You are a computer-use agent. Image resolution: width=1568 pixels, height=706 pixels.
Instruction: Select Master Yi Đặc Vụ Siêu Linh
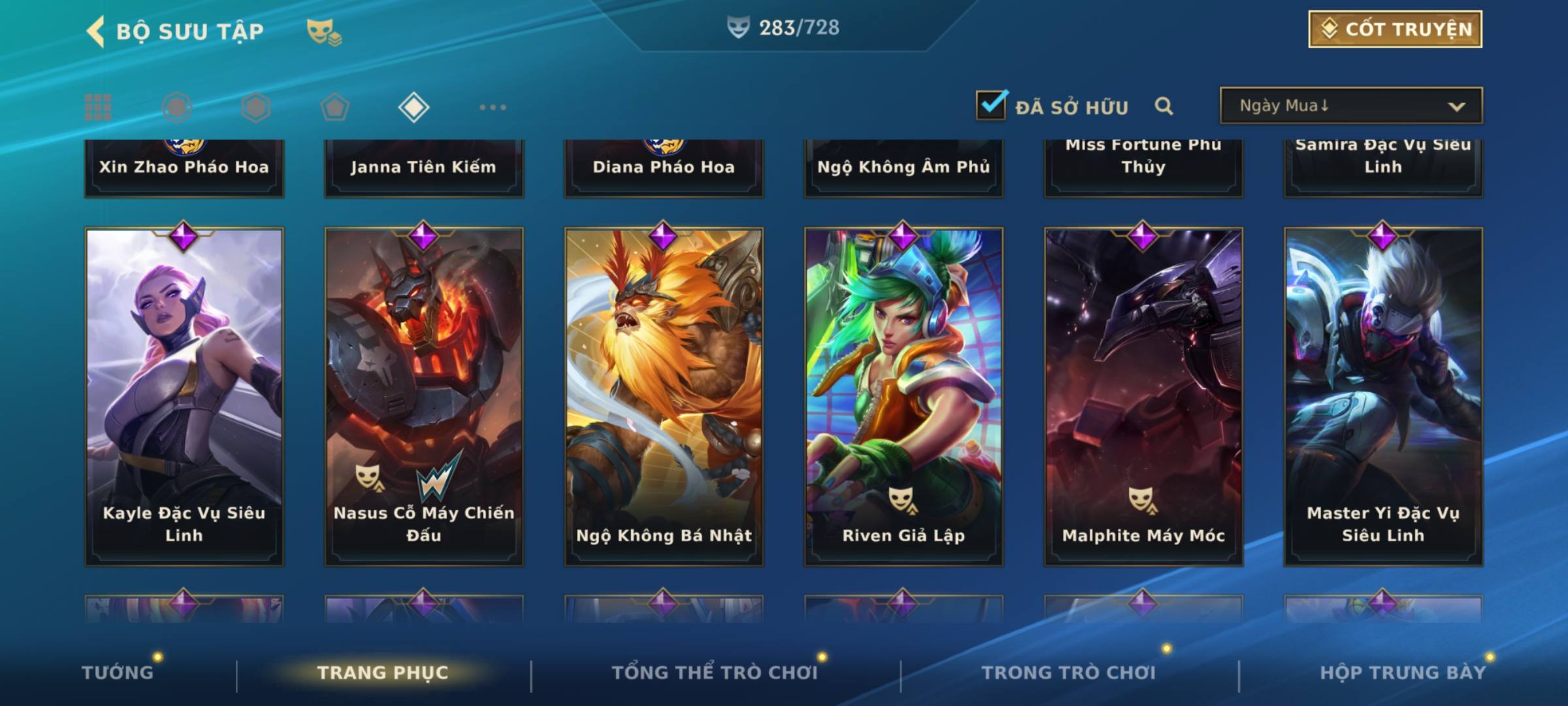(1383, 395)
